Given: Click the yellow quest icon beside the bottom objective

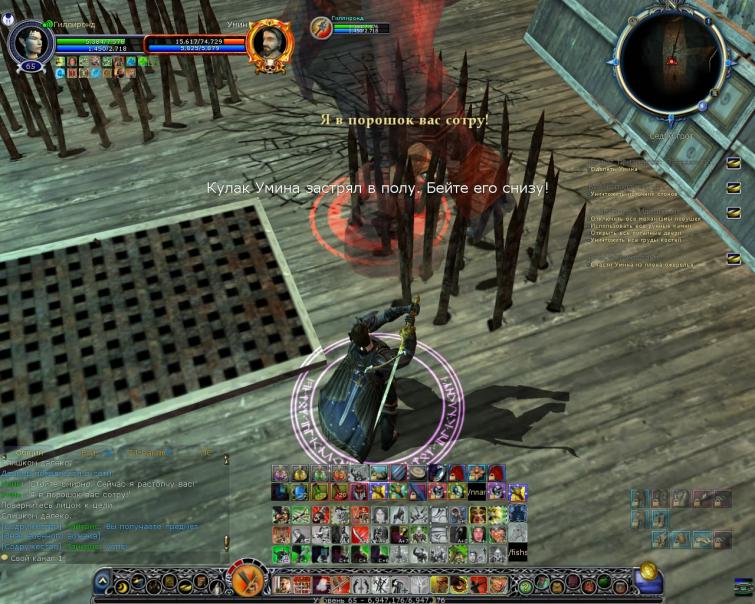Looking at the screenshot, I should (x=734, y=259).
